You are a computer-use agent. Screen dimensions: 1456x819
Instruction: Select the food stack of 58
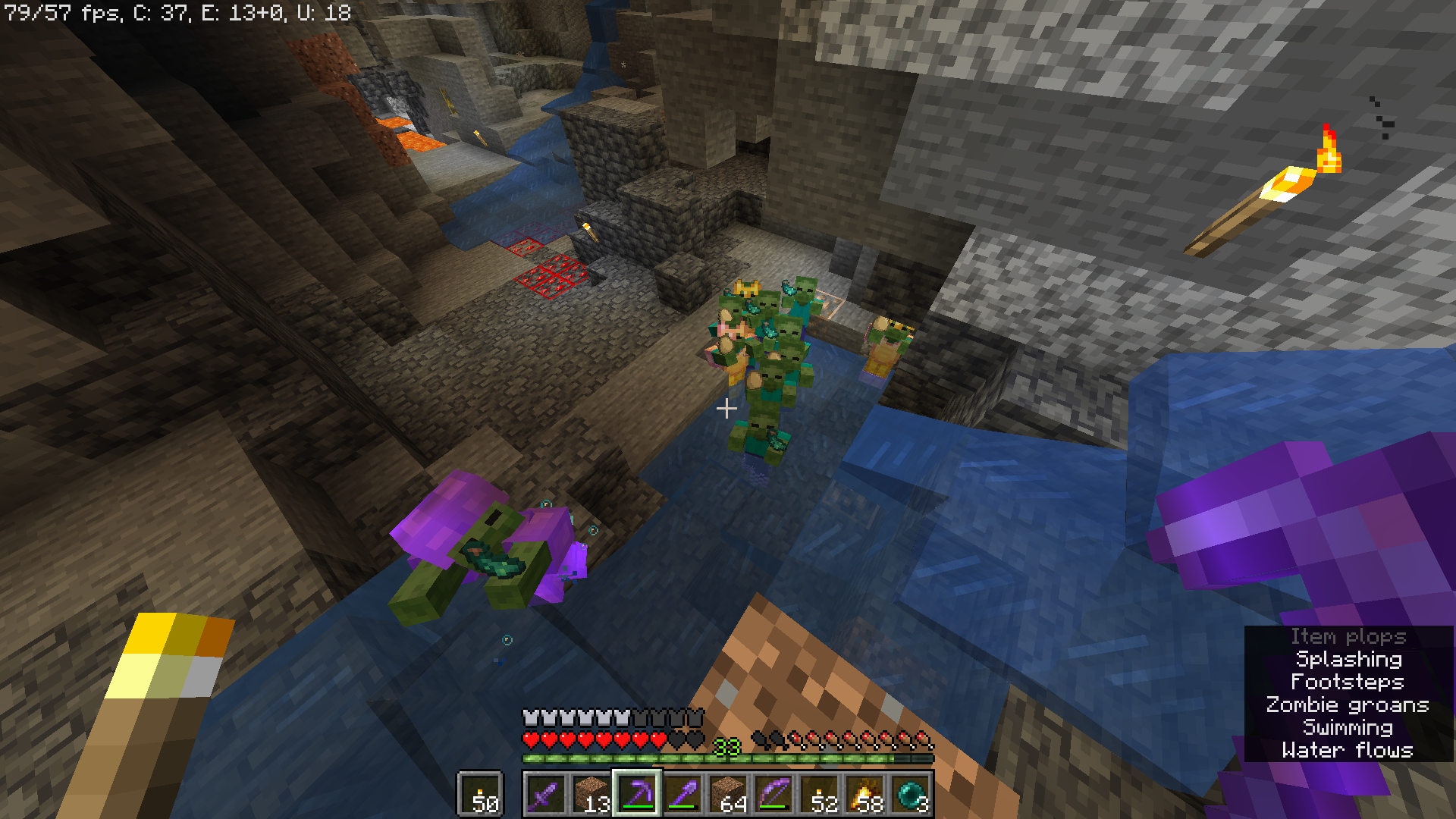[x=864, y=795]
